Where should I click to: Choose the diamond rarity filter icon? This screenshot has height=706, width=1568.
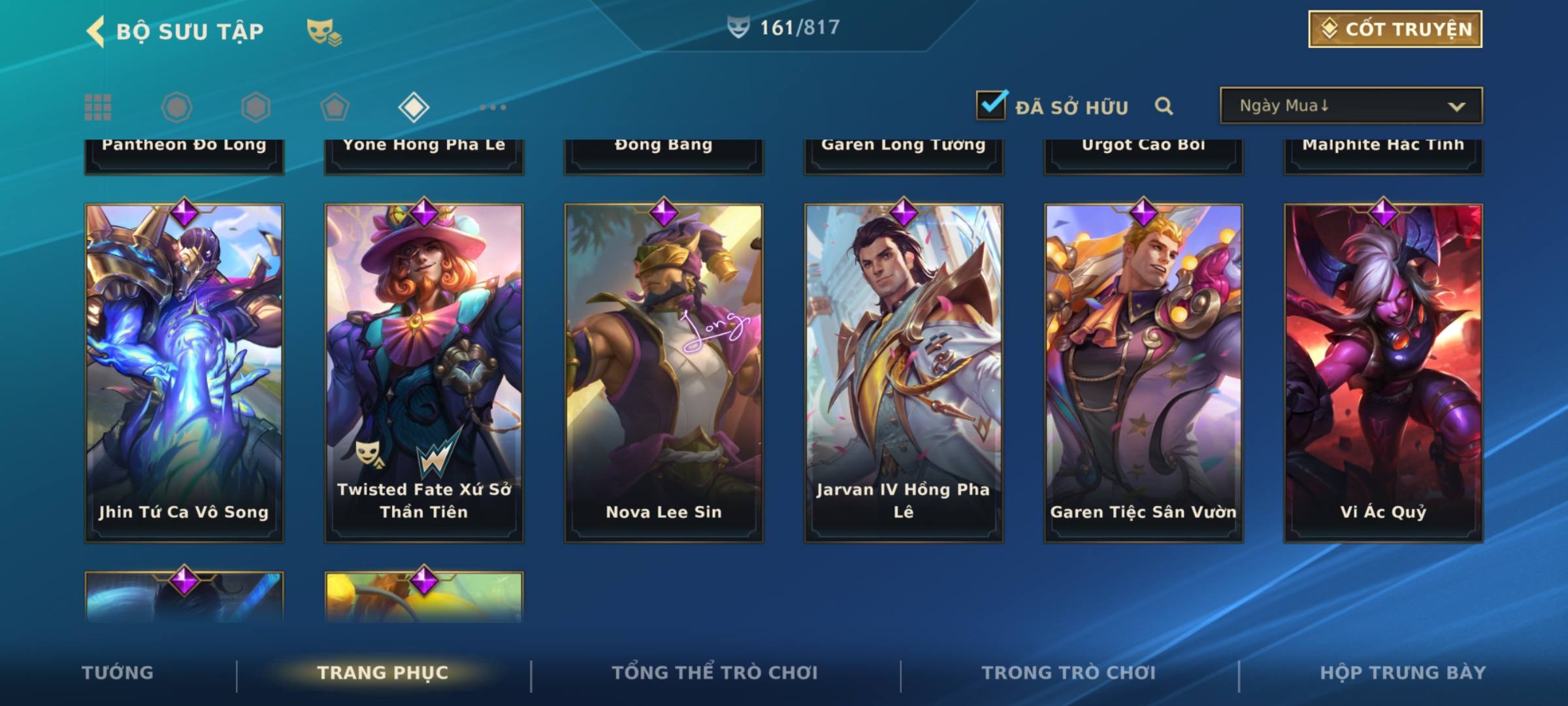pos(414,107)
